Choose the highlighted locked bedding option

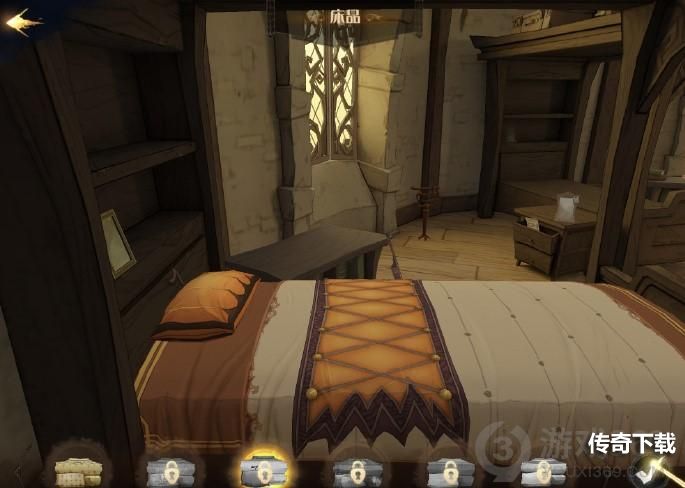point(259,468)
